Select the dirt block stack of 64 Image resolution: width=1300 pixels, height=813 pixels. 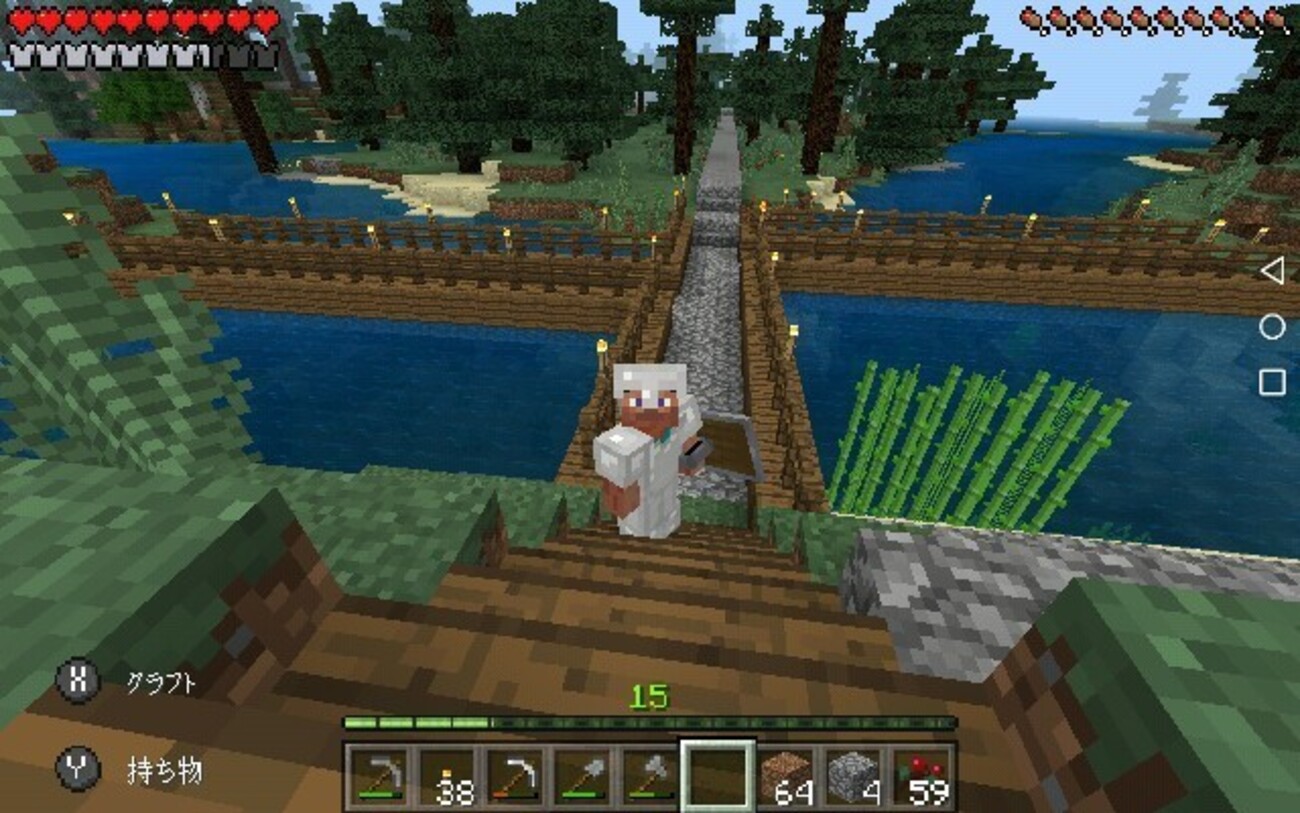click(786, 775)
